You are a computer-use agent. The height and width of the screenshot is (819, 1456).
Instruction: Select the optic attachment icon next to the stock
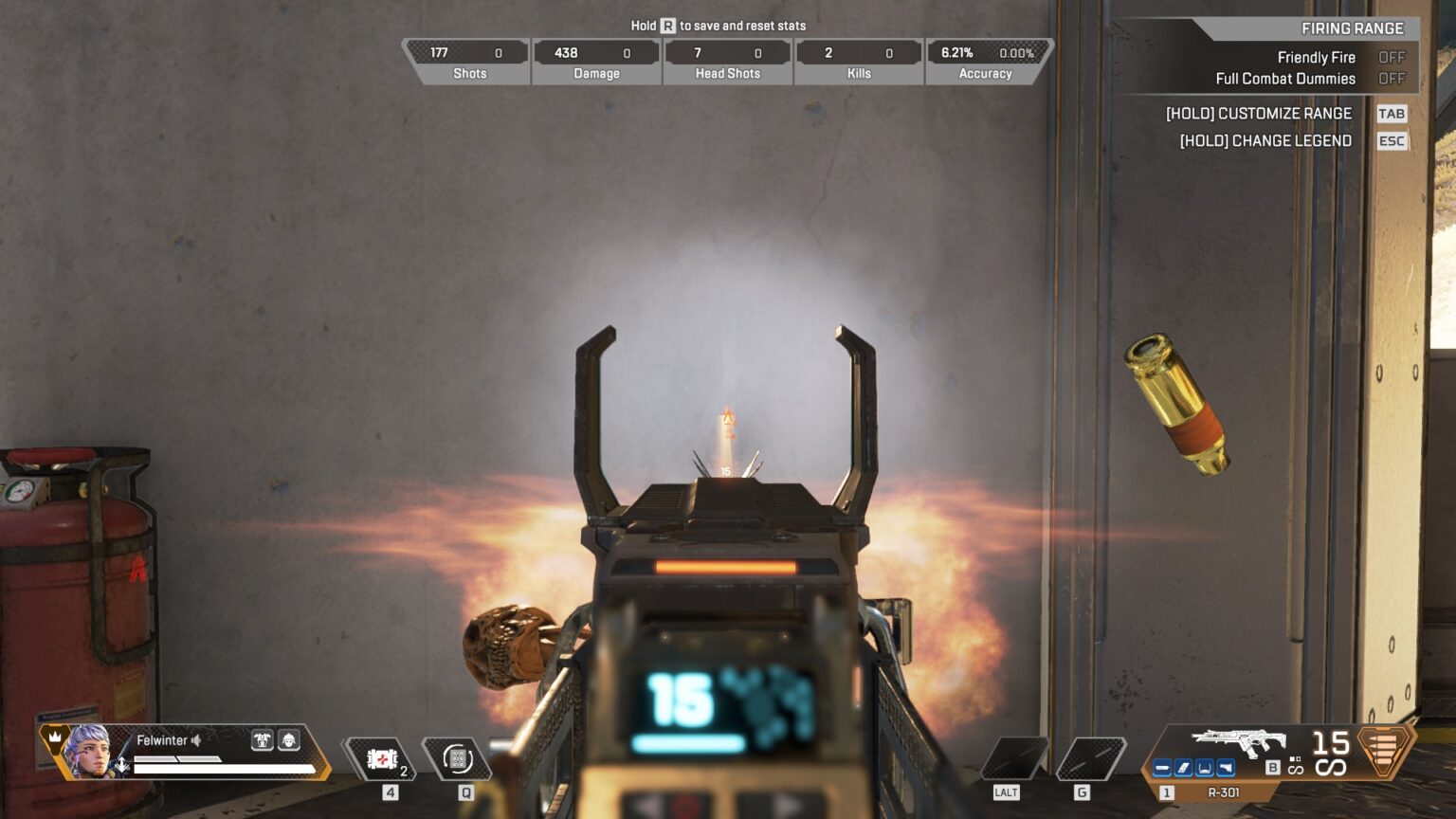coord(1224,768)
